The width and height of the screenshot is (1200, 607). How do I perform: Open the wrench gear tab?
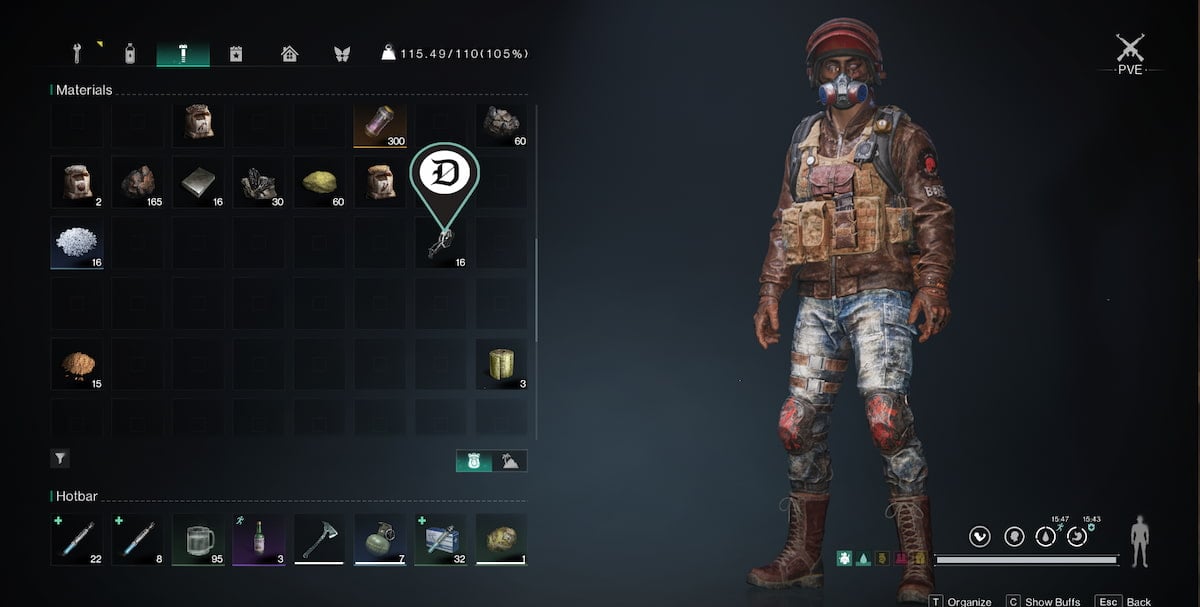76,53
